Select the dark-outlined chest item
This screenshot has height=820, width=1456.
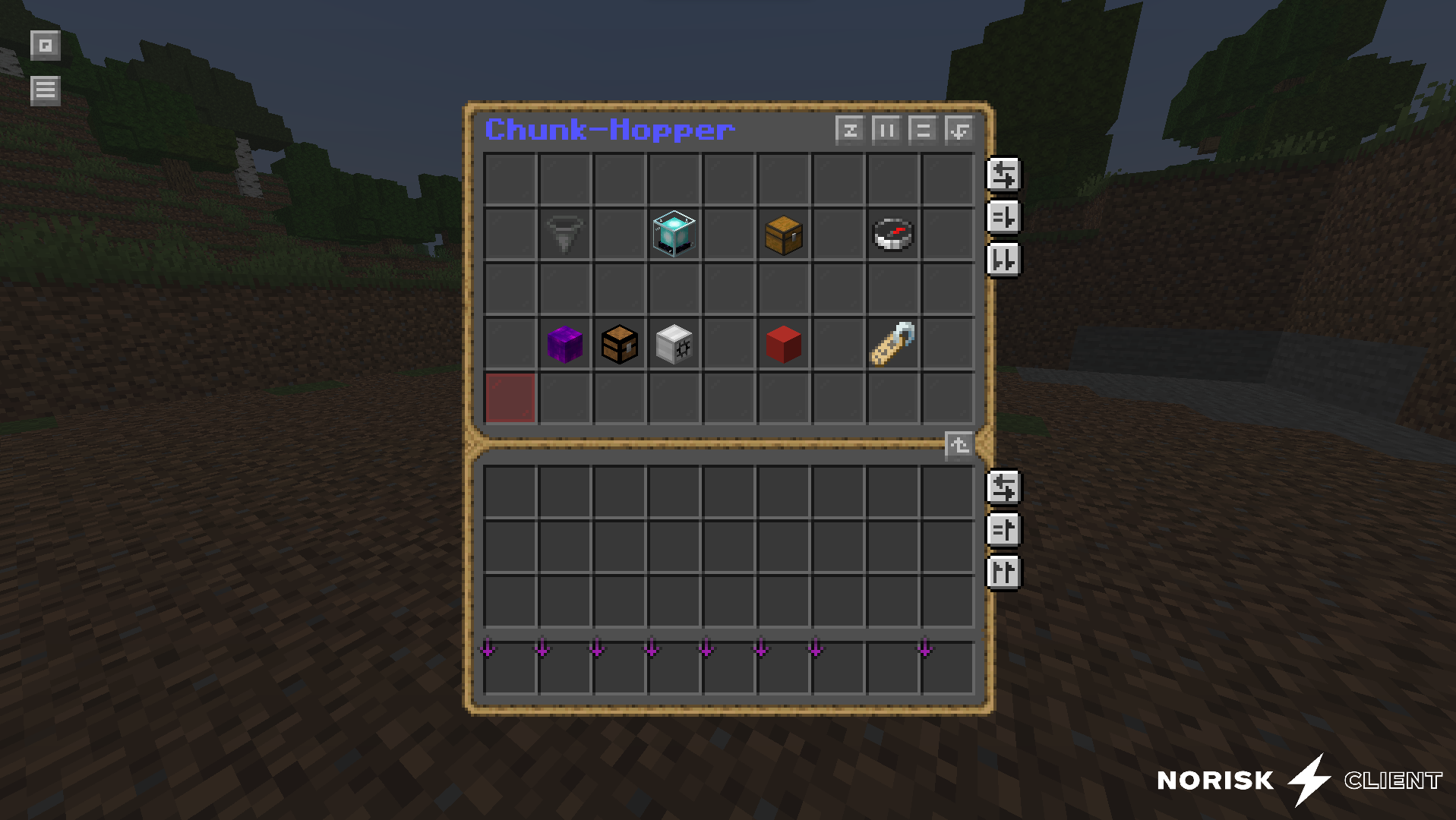(x=619, y=344)
